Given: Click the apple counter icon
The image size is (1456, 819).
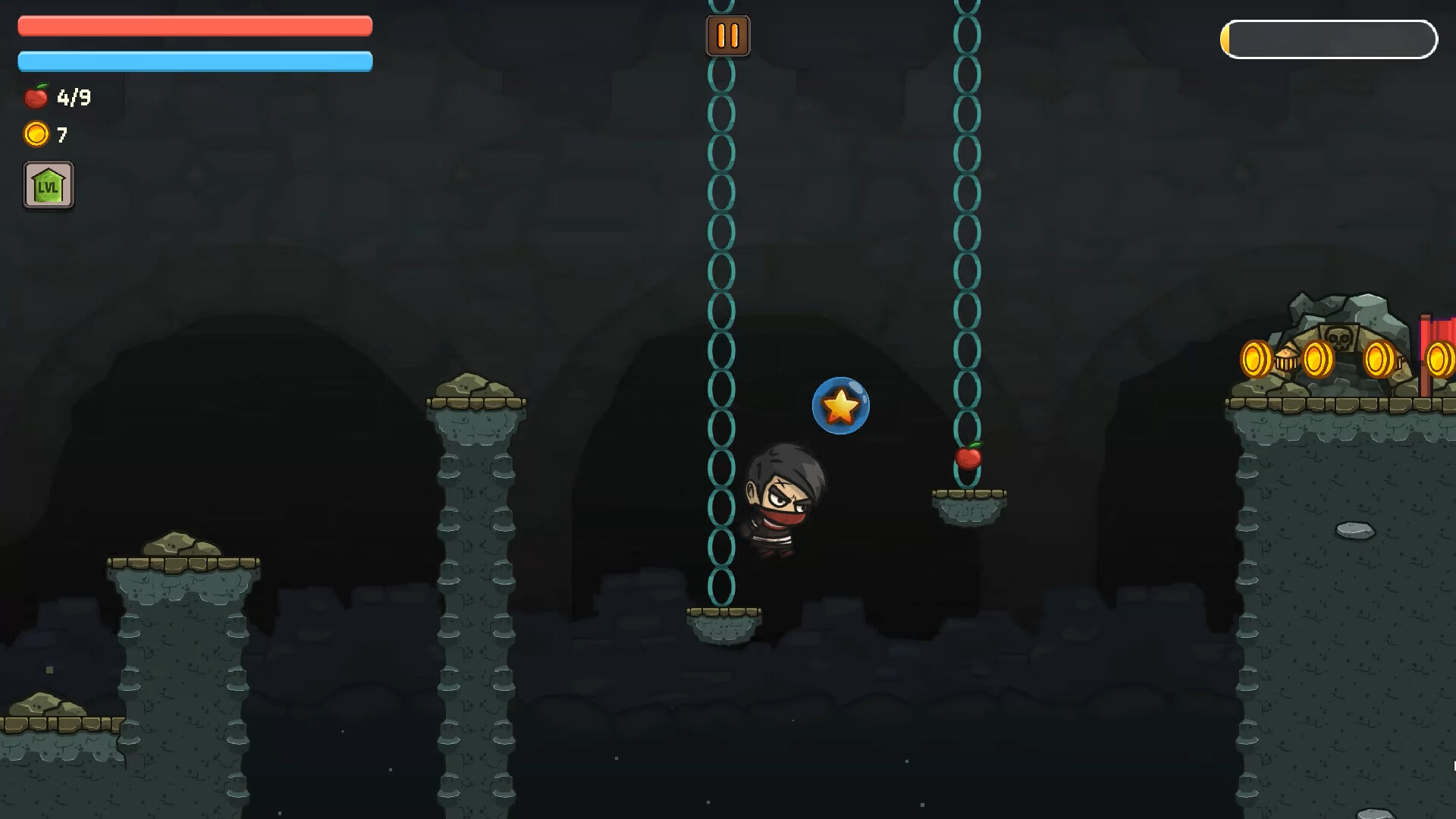Looking at the screenshot, I should coord(36,96).
